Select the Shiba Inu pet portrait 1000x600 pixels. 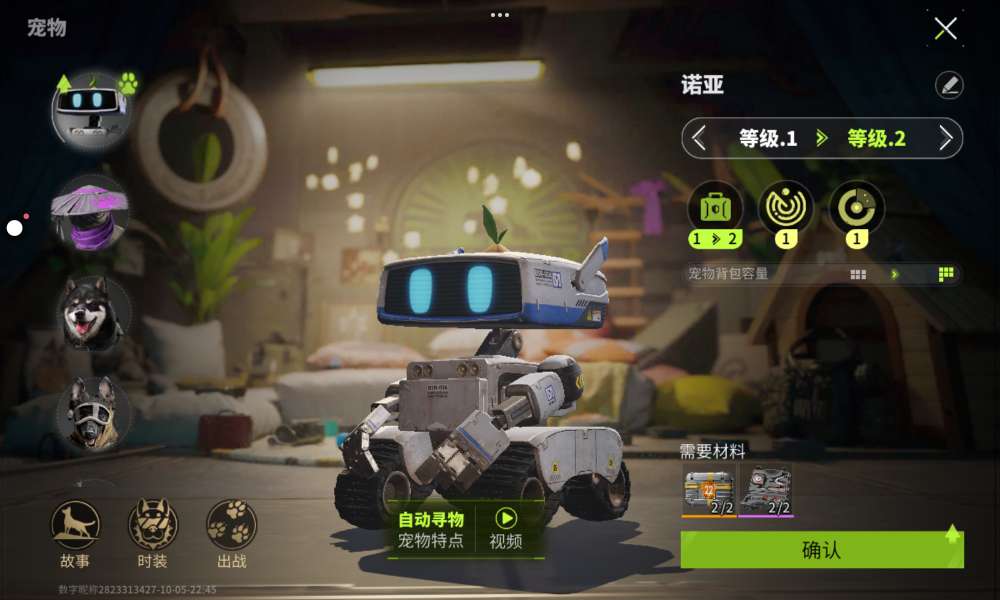(x=93, y=313)
